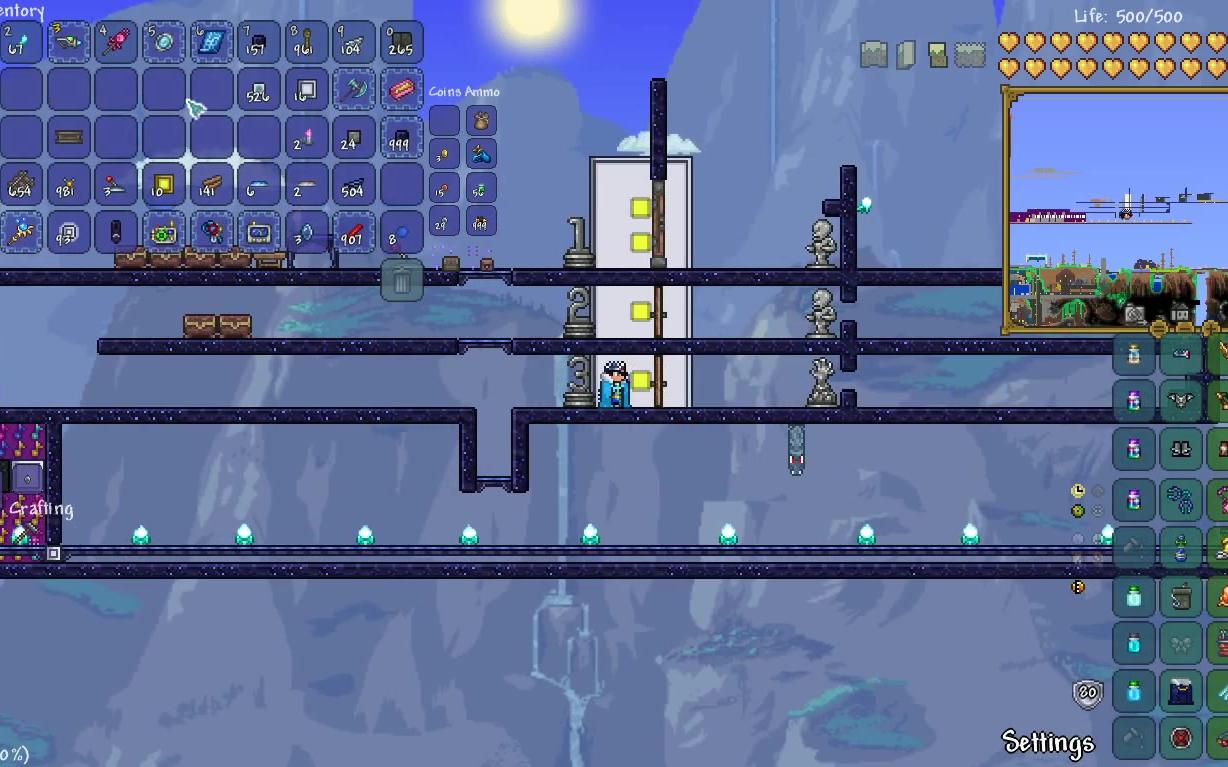Image resolution: width=1228 pixels, height=767 pixels.
Task: Select the magic mirror hotbar slot
Action: [164, 42]
